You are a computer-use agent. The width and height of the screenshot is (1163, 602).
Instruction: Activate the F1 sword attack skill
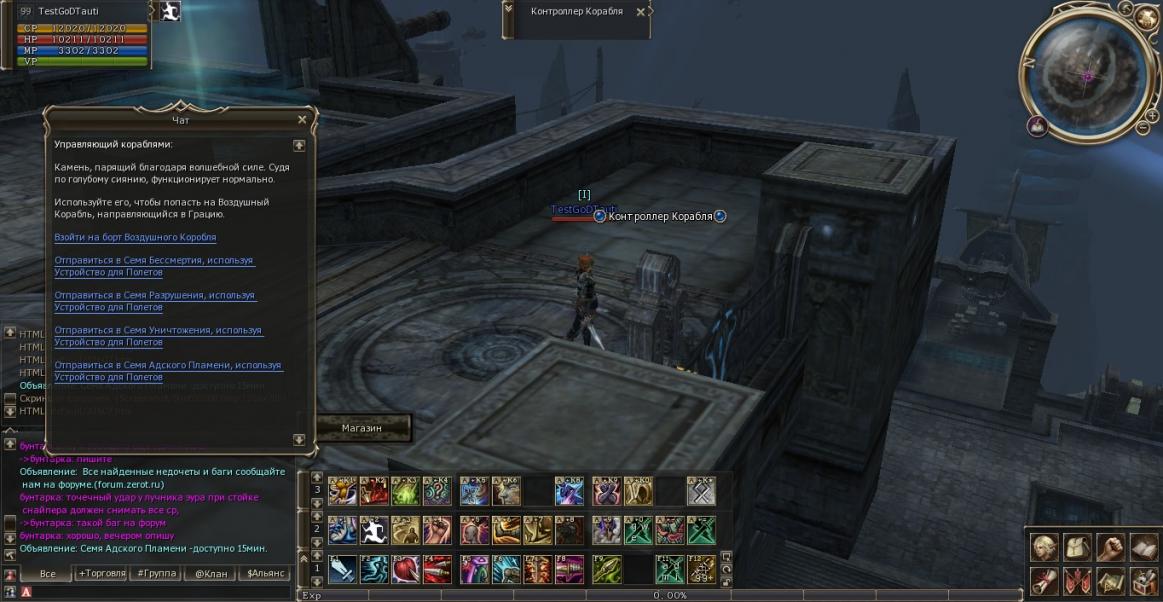tap(342, 569)
